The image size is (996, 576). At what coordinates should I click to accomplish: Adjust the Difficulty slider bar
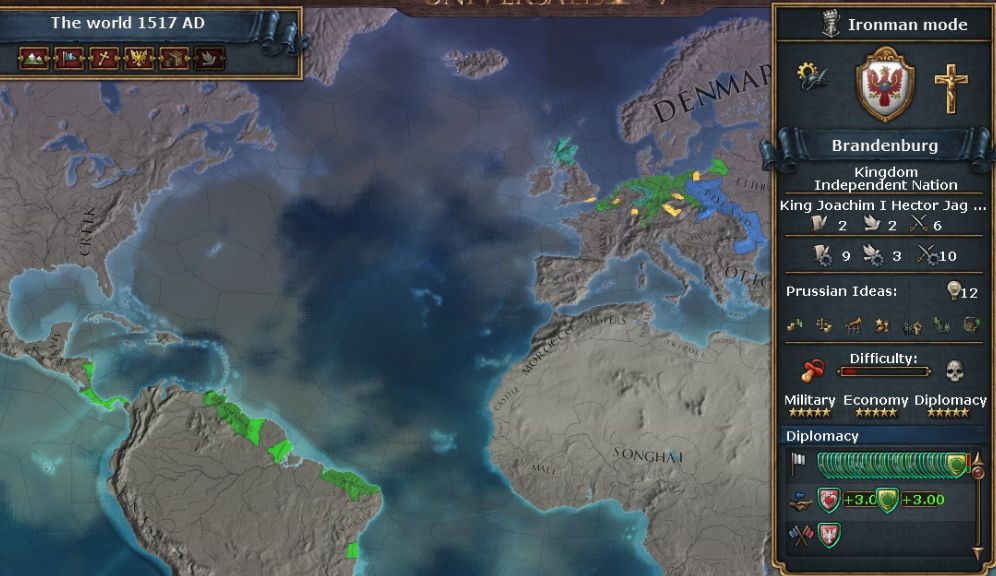(884, 371)
